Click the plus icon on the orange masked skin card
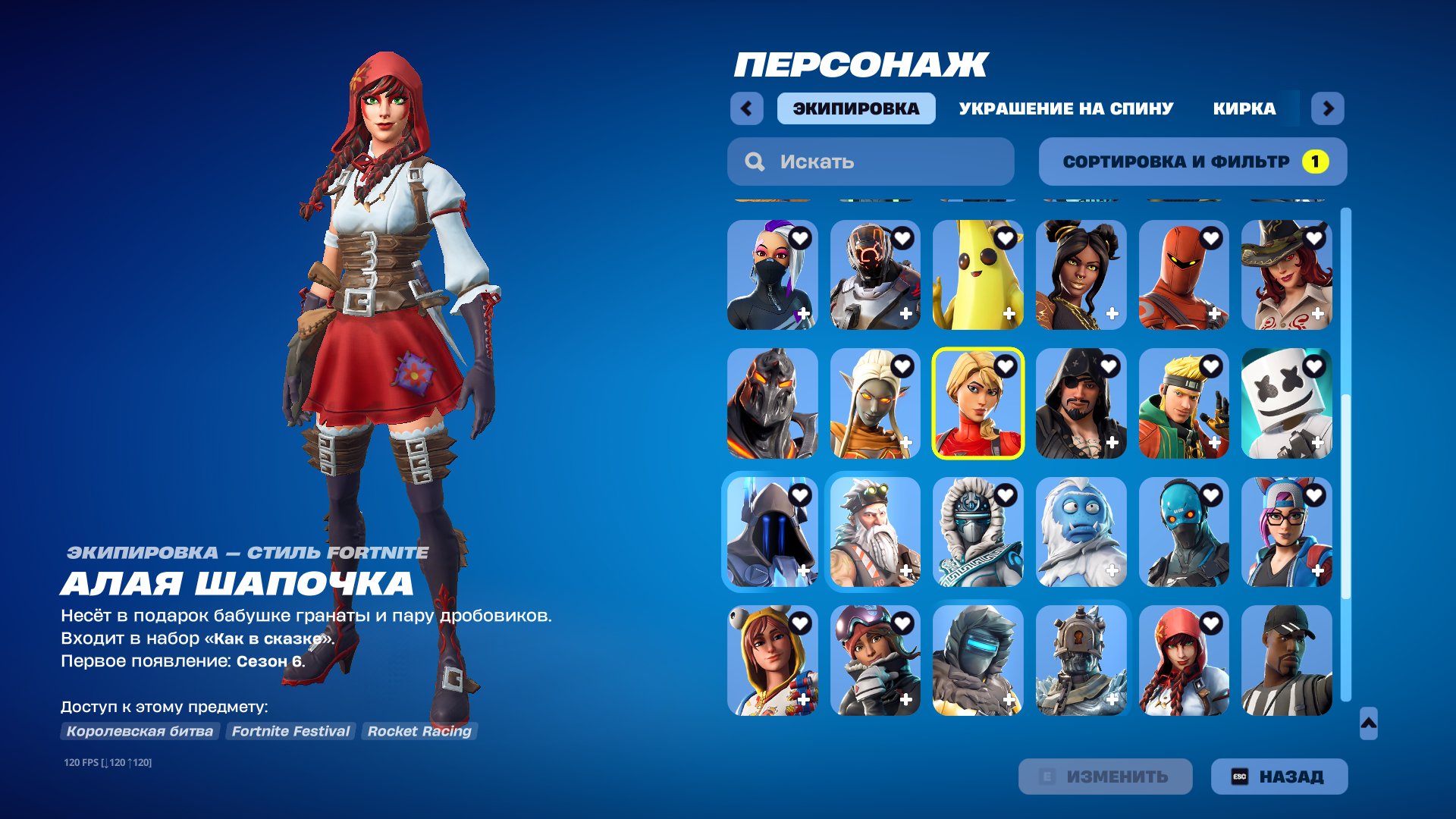The image size is (1456, 819). (1216, 313)
